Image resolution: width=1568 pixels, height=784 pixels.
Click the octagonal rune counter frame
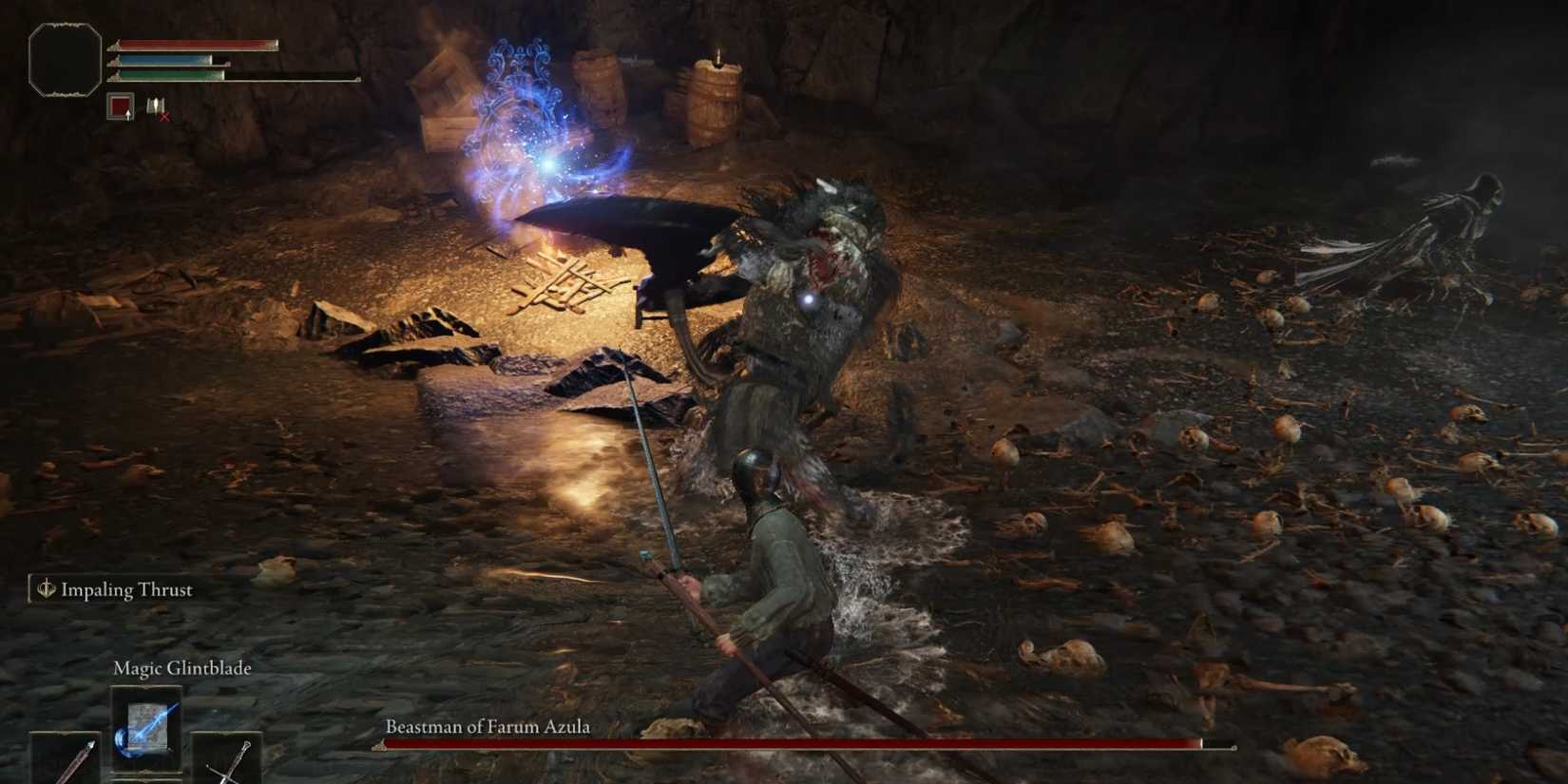pos(65,59)
